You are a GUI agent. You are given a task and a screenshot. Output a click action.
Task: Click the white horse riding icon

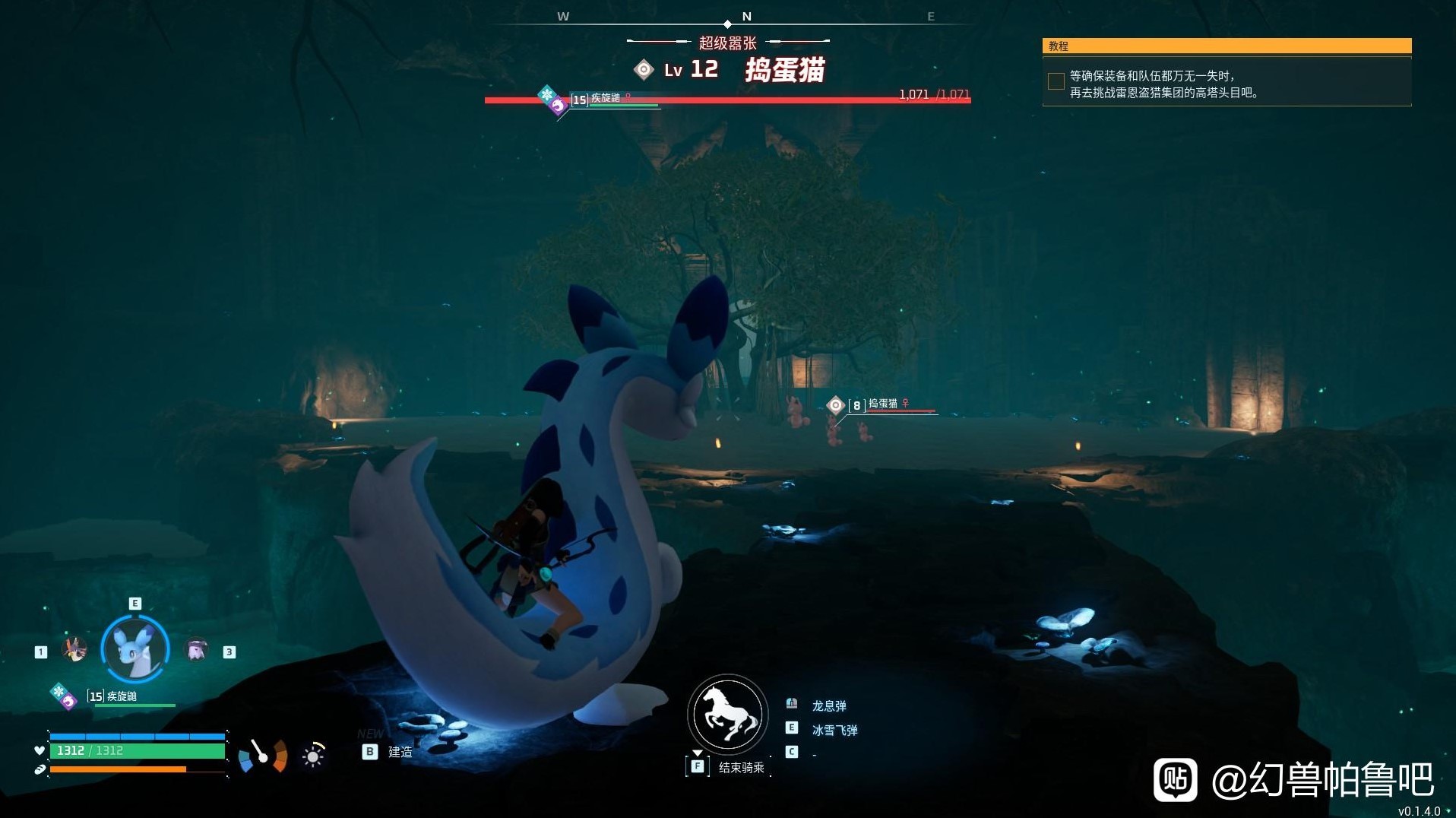pyautogui.click(x=727, y=715)
